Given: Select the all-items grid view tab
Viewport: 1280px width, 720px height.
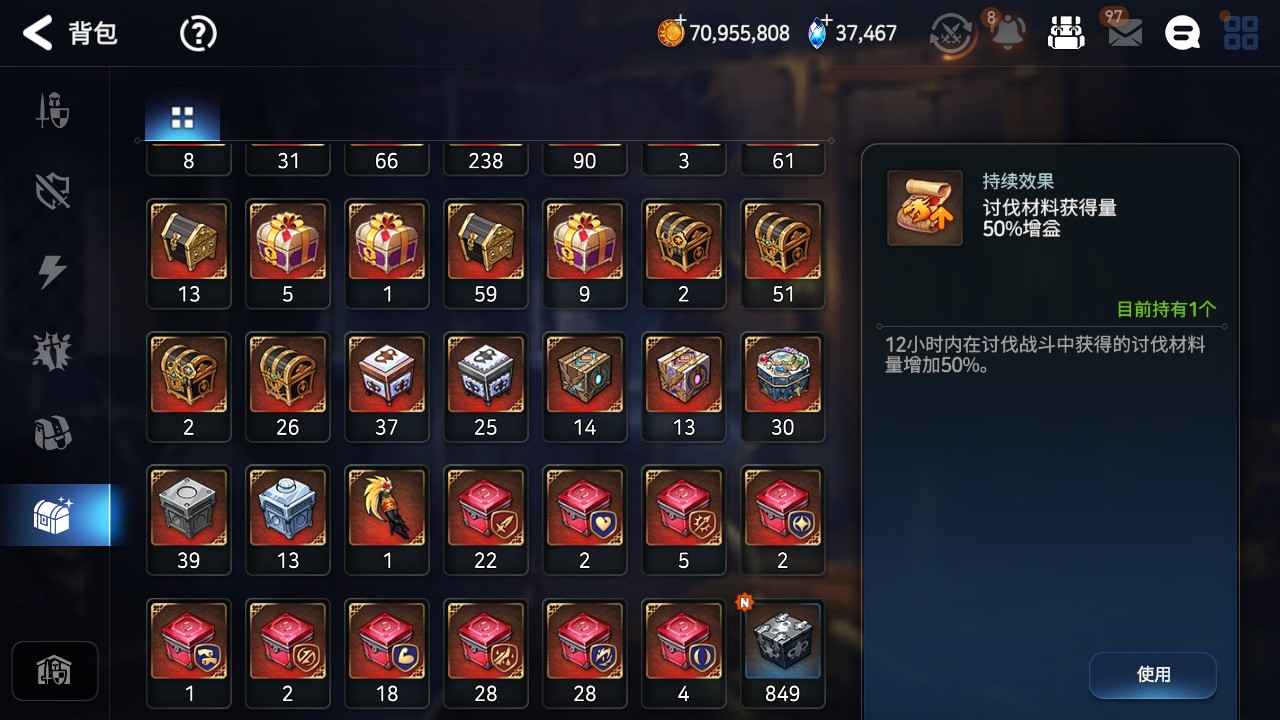Looking at the screenshot, I should click(x=182, y=118).
